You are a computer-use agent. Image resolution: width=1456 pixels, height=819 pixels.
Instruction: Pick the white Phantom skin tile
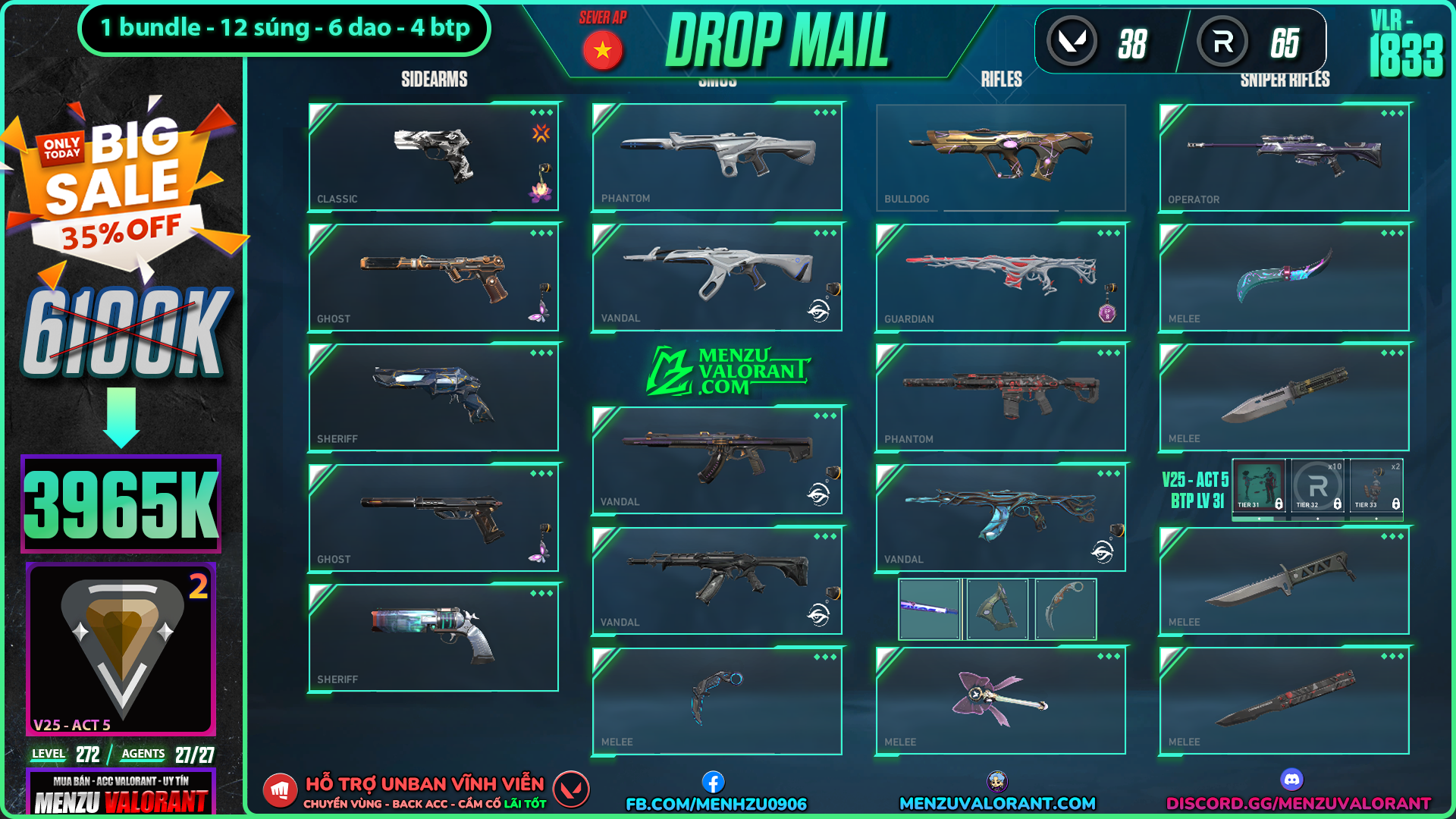pyautogui.click(x=717, y=156)
